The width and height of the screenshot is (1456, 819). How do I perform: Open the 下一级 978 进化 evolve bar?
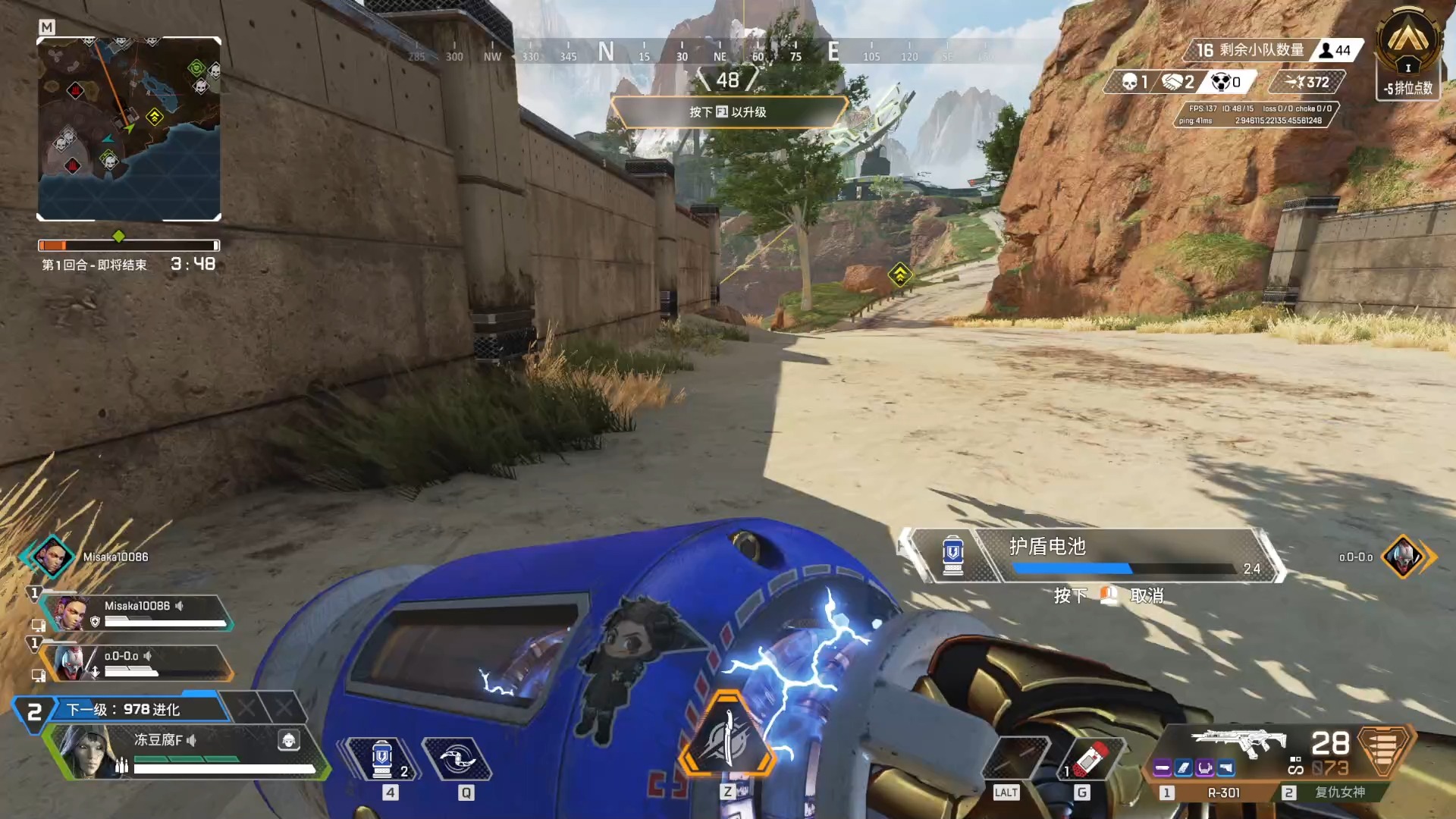pos(125,710)
